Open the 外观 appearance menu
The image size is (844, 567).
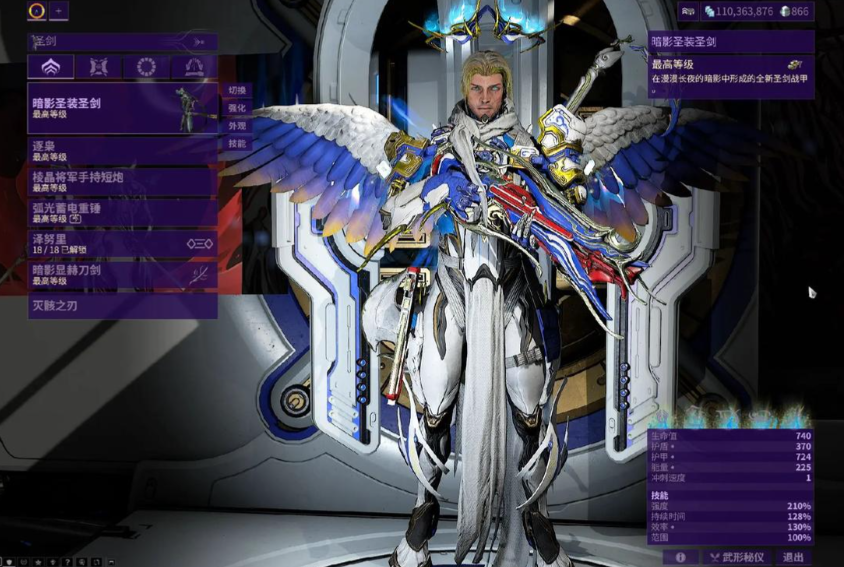coord(237,126)
